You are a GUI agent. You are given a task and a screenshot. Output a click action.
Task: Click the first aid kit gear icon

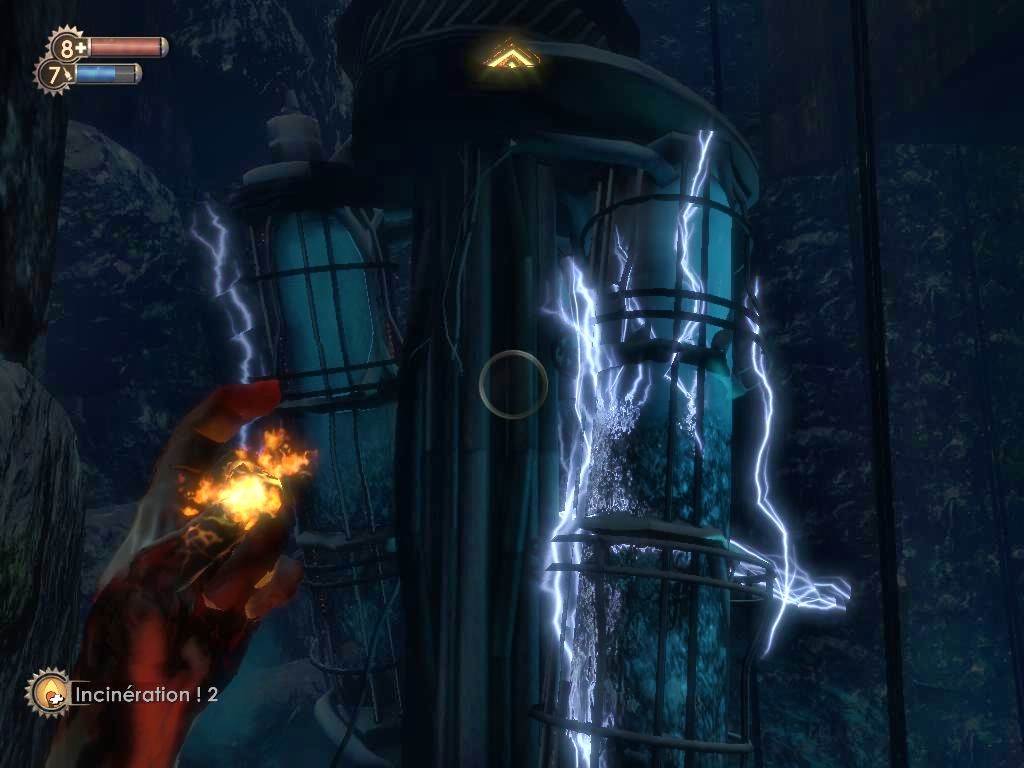pyautogui.click(x=68, y=46)
